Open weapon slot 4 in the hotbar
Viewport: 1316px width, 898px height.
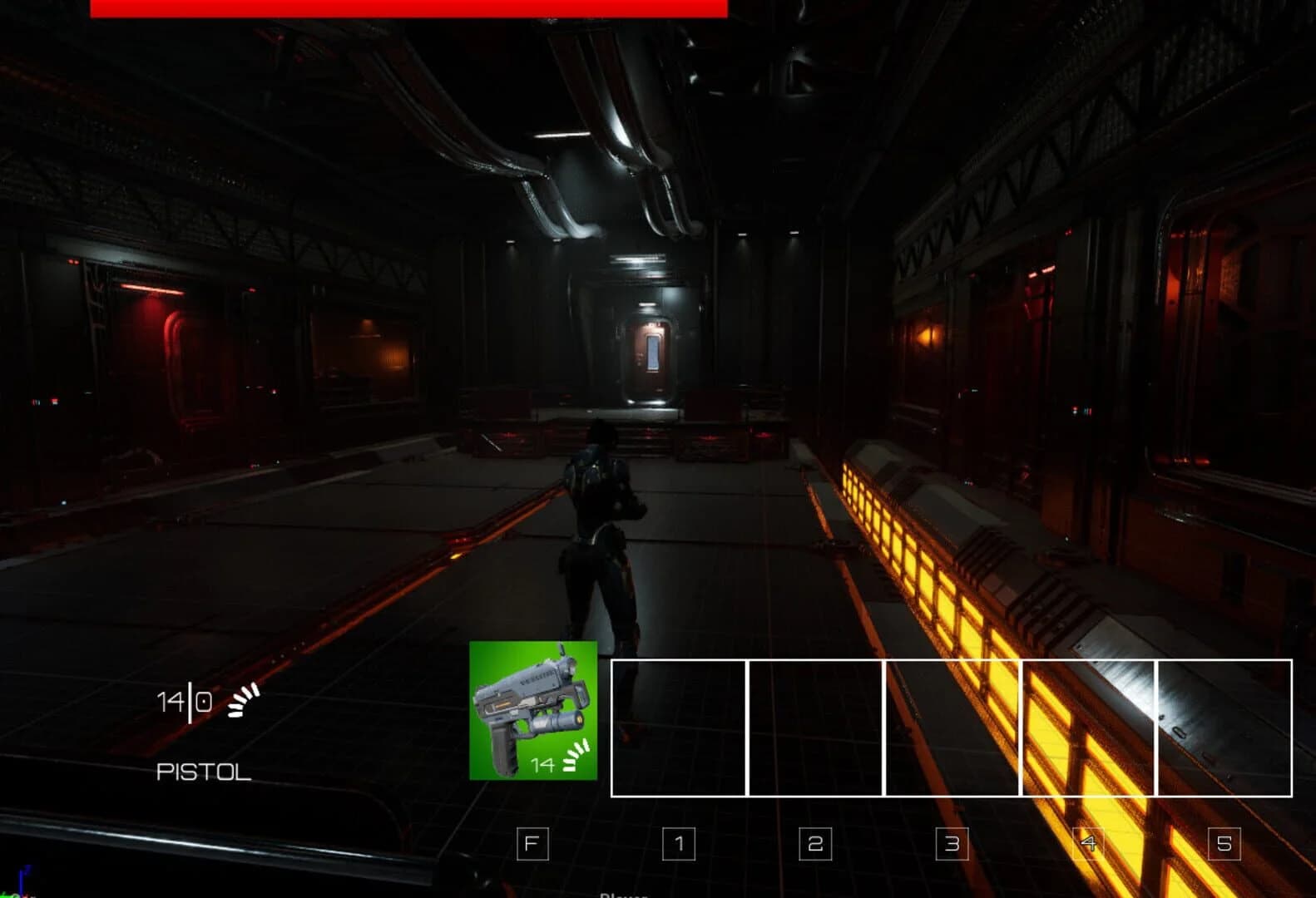(1088, 730)
